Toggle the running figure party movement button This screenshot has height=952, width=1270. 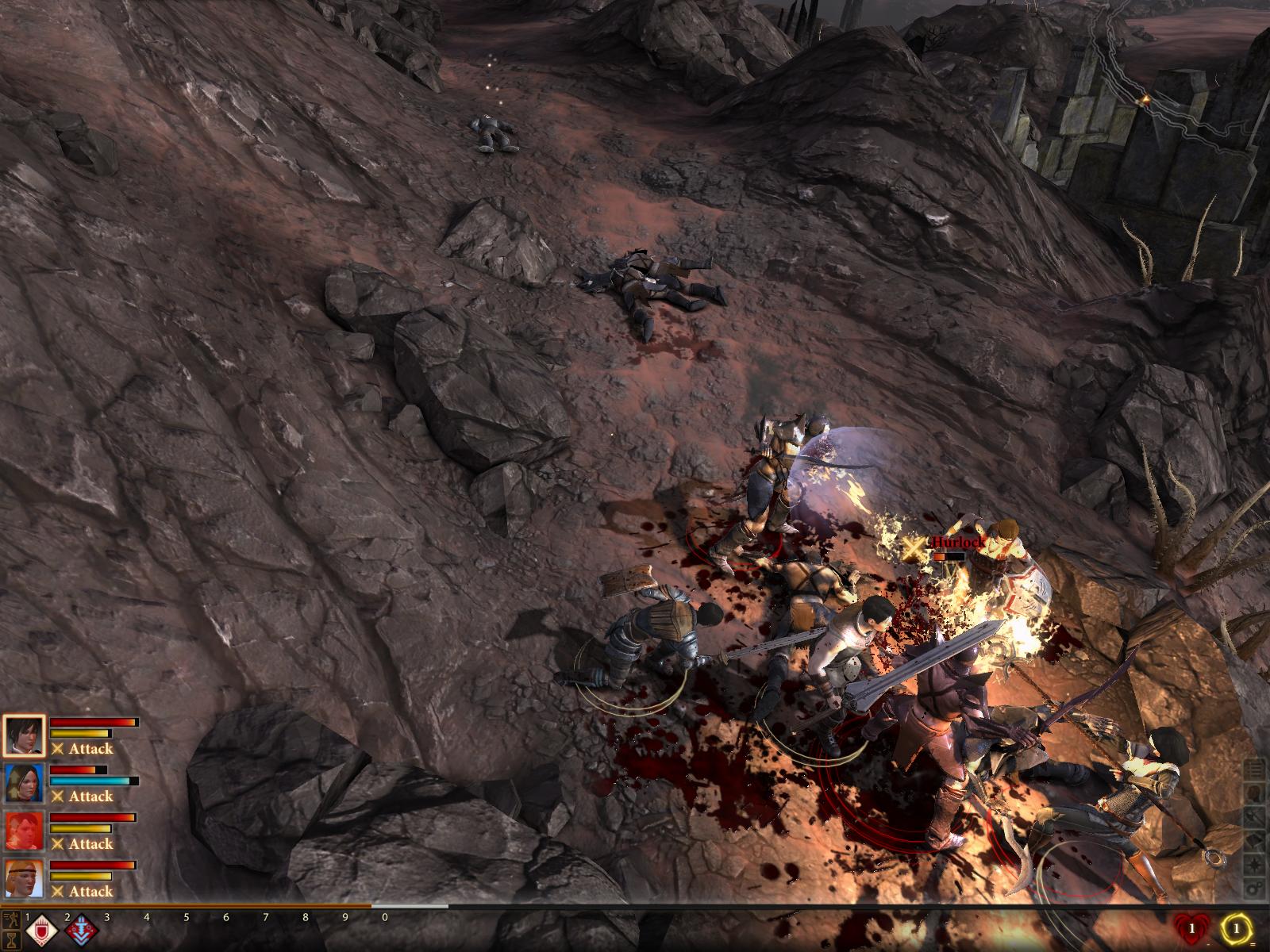(10, 919)
